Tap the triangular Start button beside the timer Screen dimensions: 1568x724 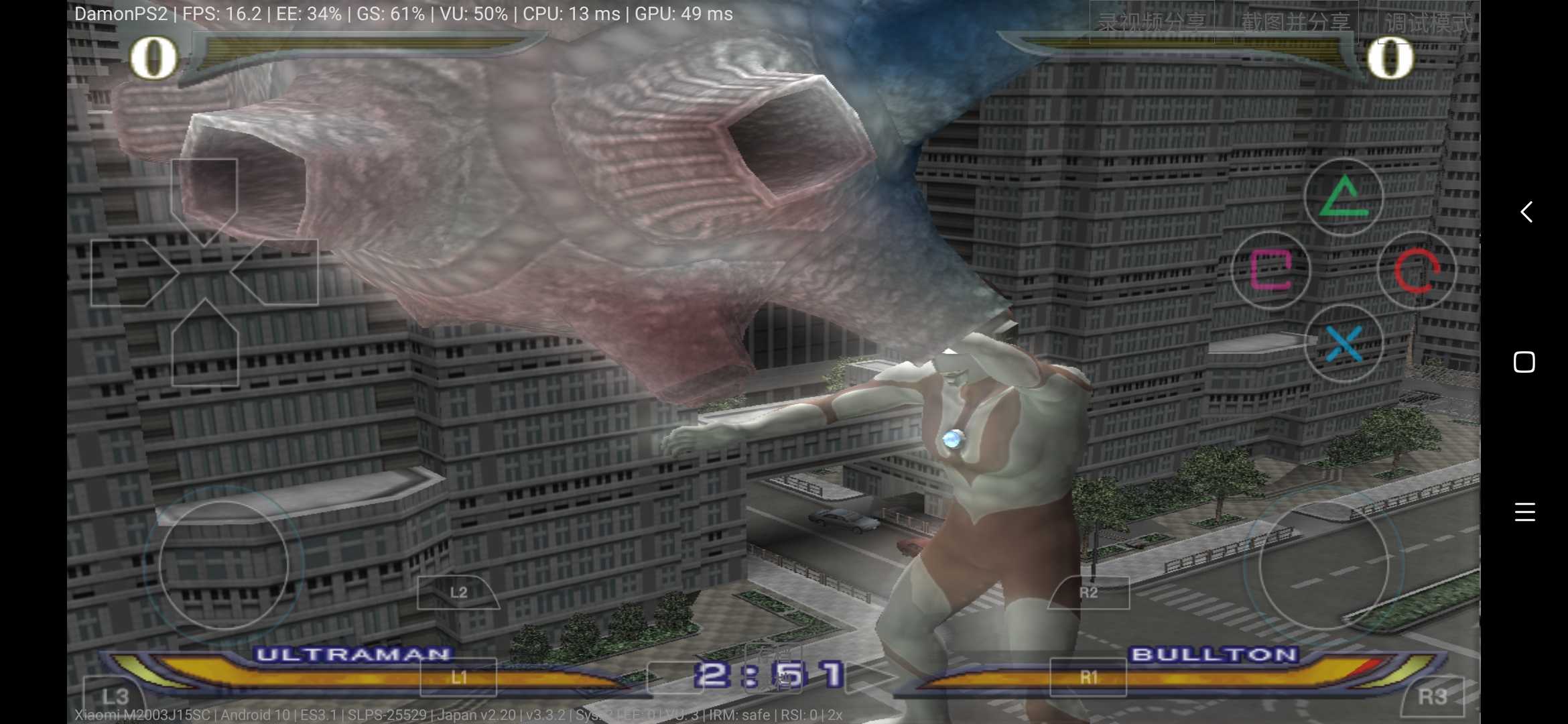868,676
